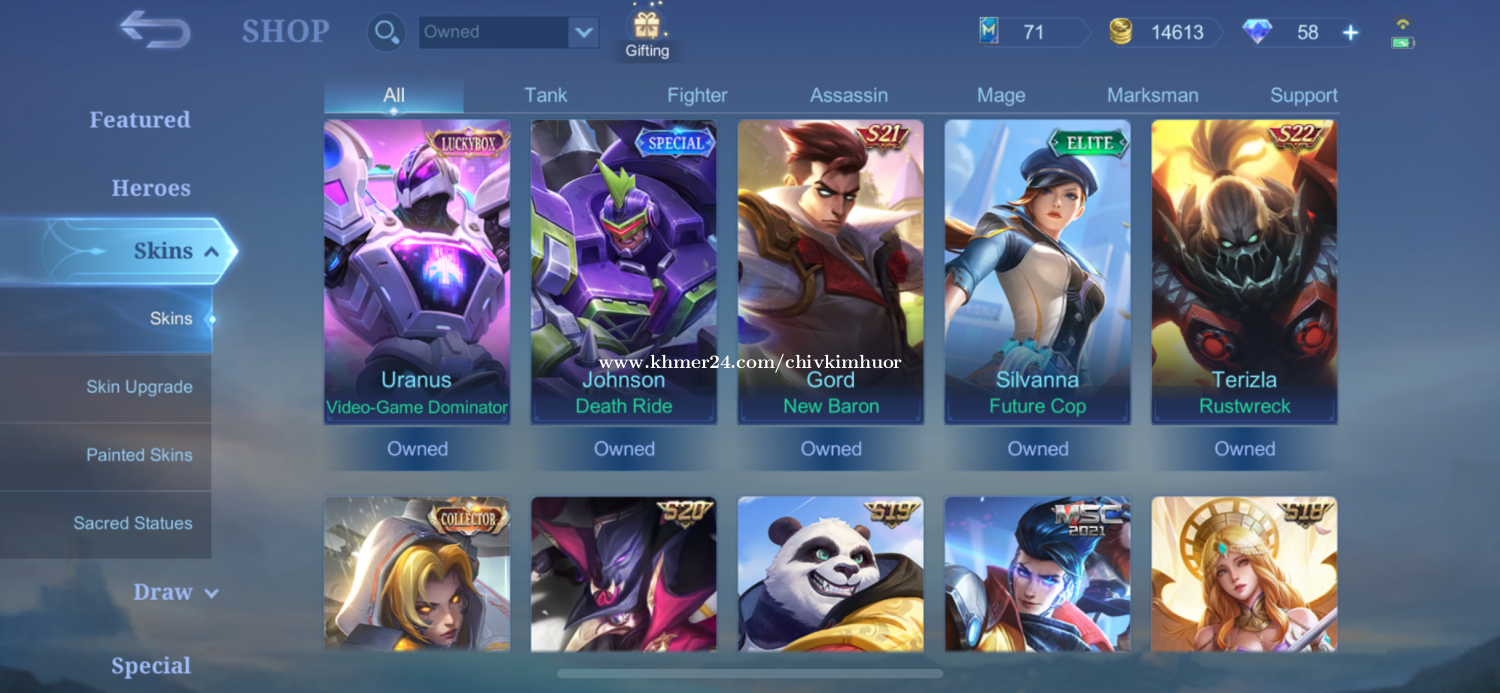
Task: Expand the Owned filter dropdown
Action: point(583,32)
